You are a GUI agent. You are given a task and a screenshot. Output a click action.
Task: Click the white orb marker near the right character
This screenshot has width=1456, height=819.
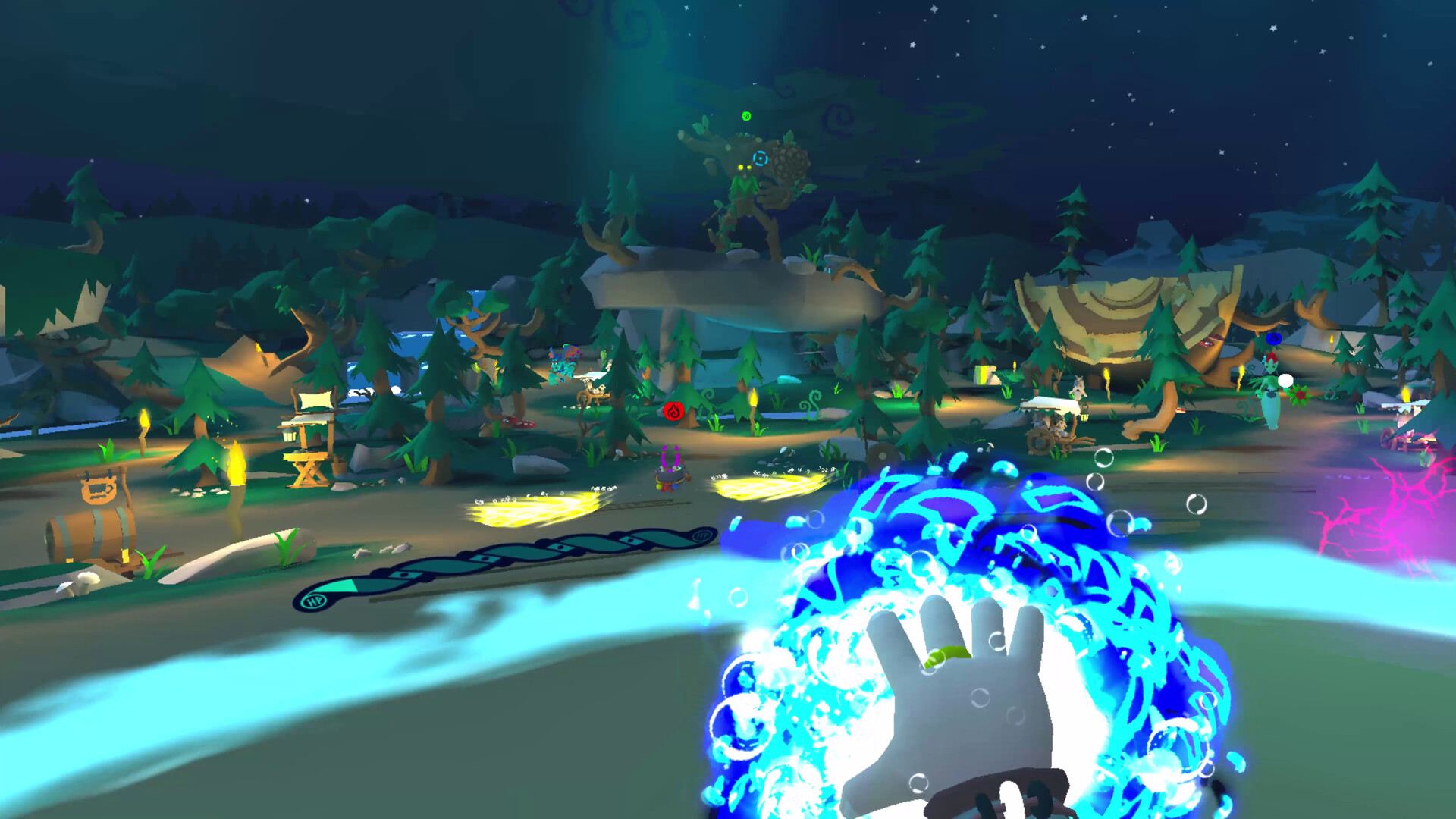coord(1285,381)
